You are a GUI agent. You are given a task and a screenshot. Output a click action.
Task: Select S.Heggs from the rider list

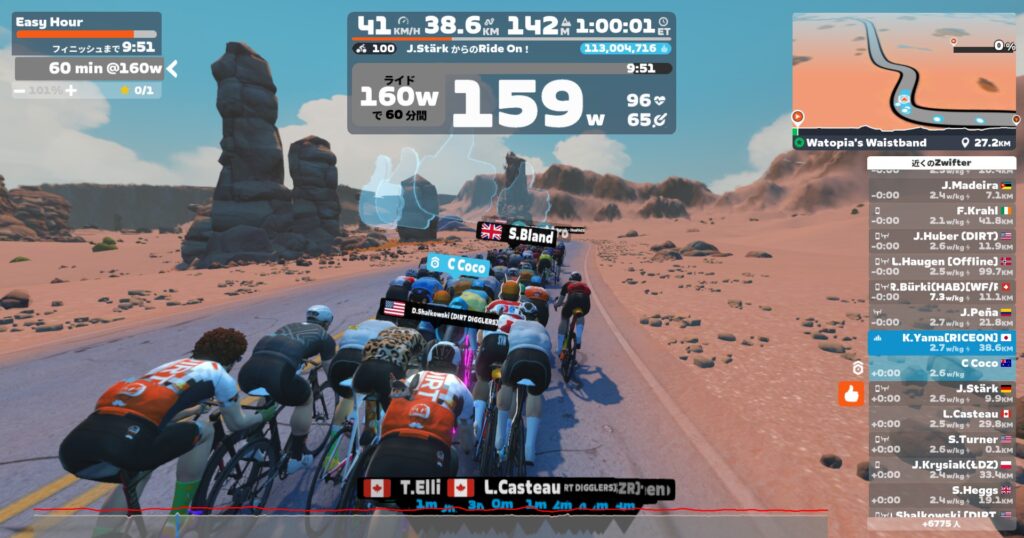pos(942,495)
